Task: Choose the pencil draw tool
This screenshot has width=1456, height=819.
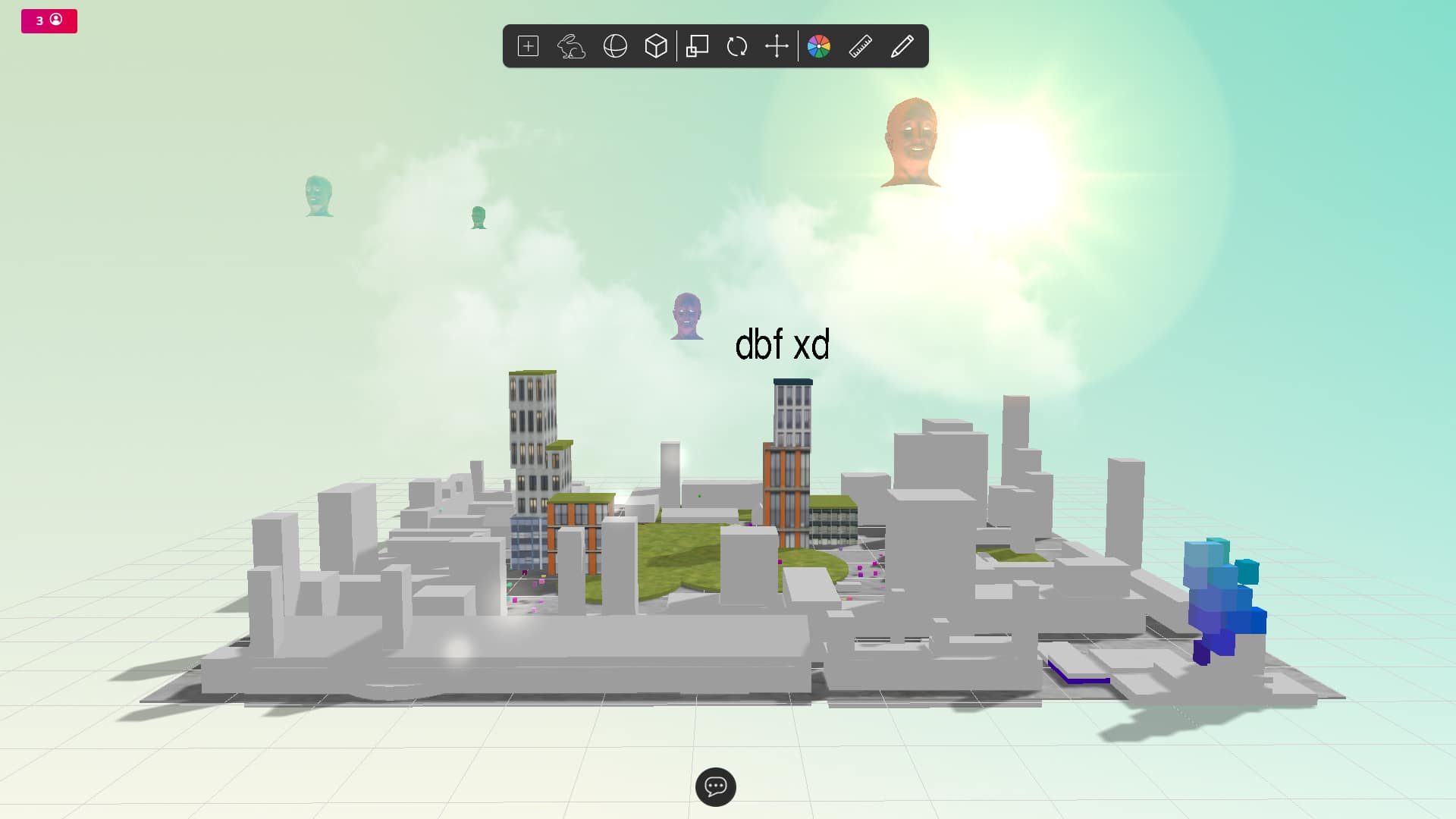Action: coord(902,46)
